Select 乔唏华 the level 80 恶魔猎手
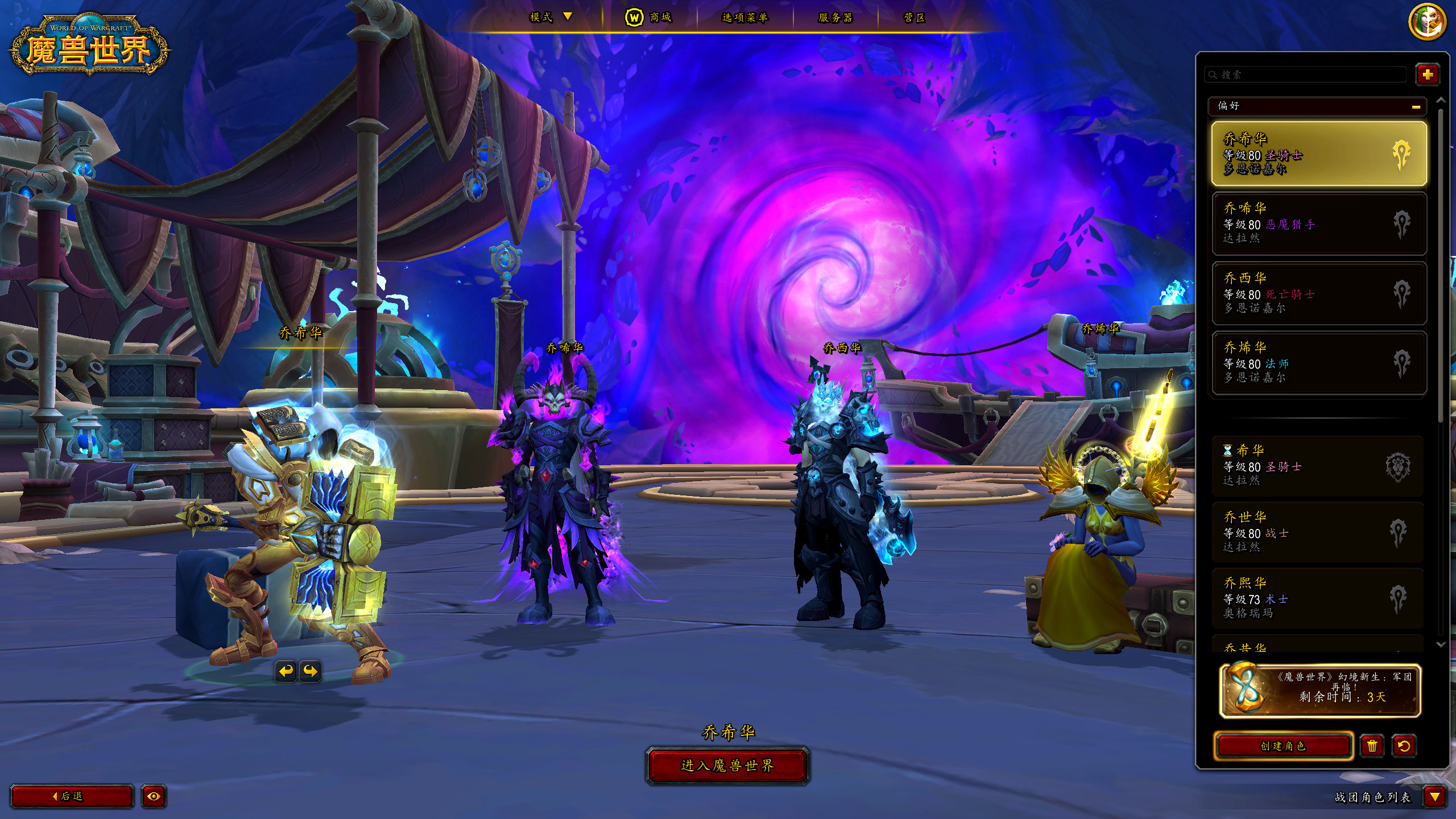 [1318, 224]
